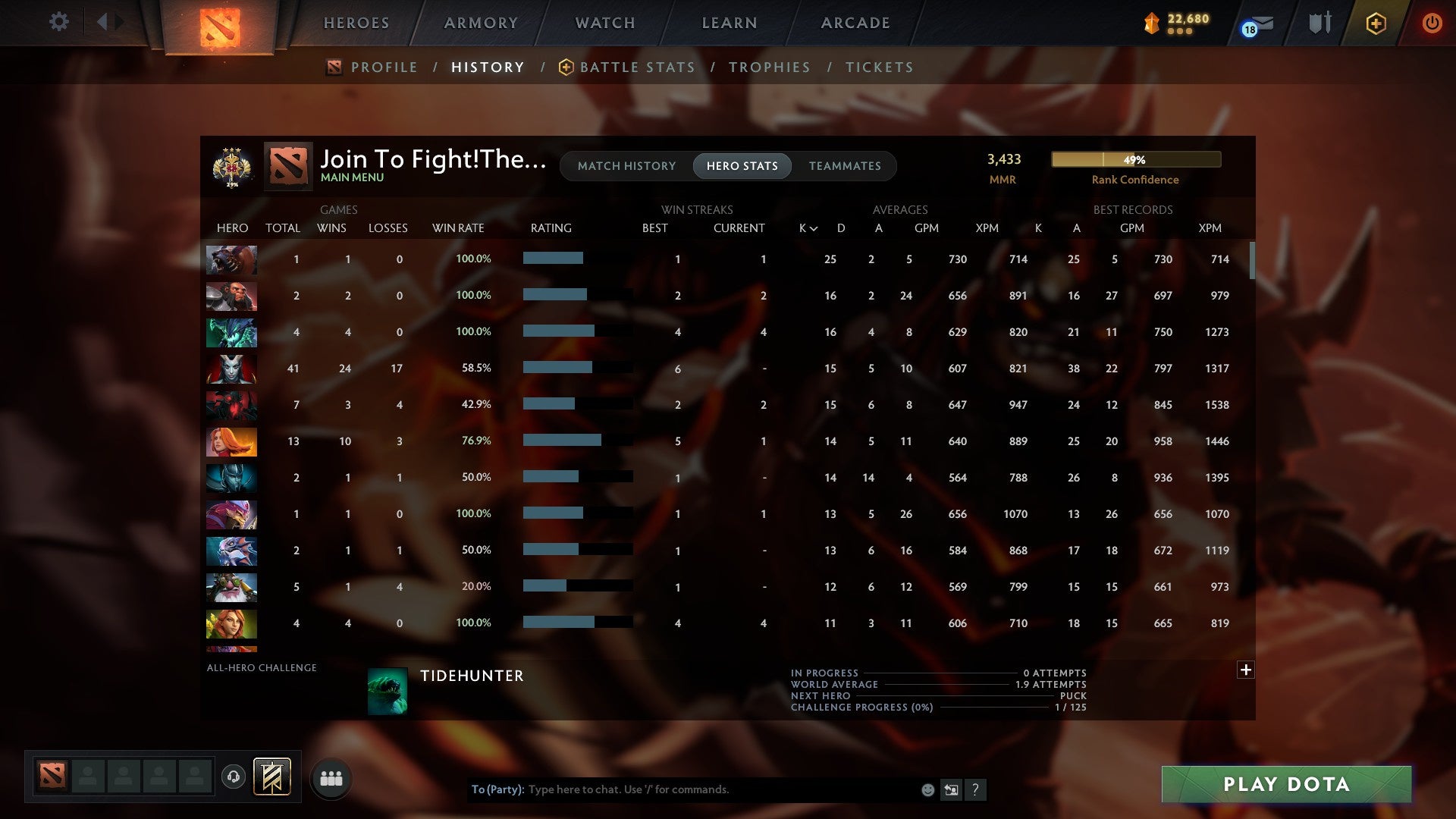Viewport: 1456px width, 819px height.
Task: Click the party chat input field
Action: pos(705,789)
